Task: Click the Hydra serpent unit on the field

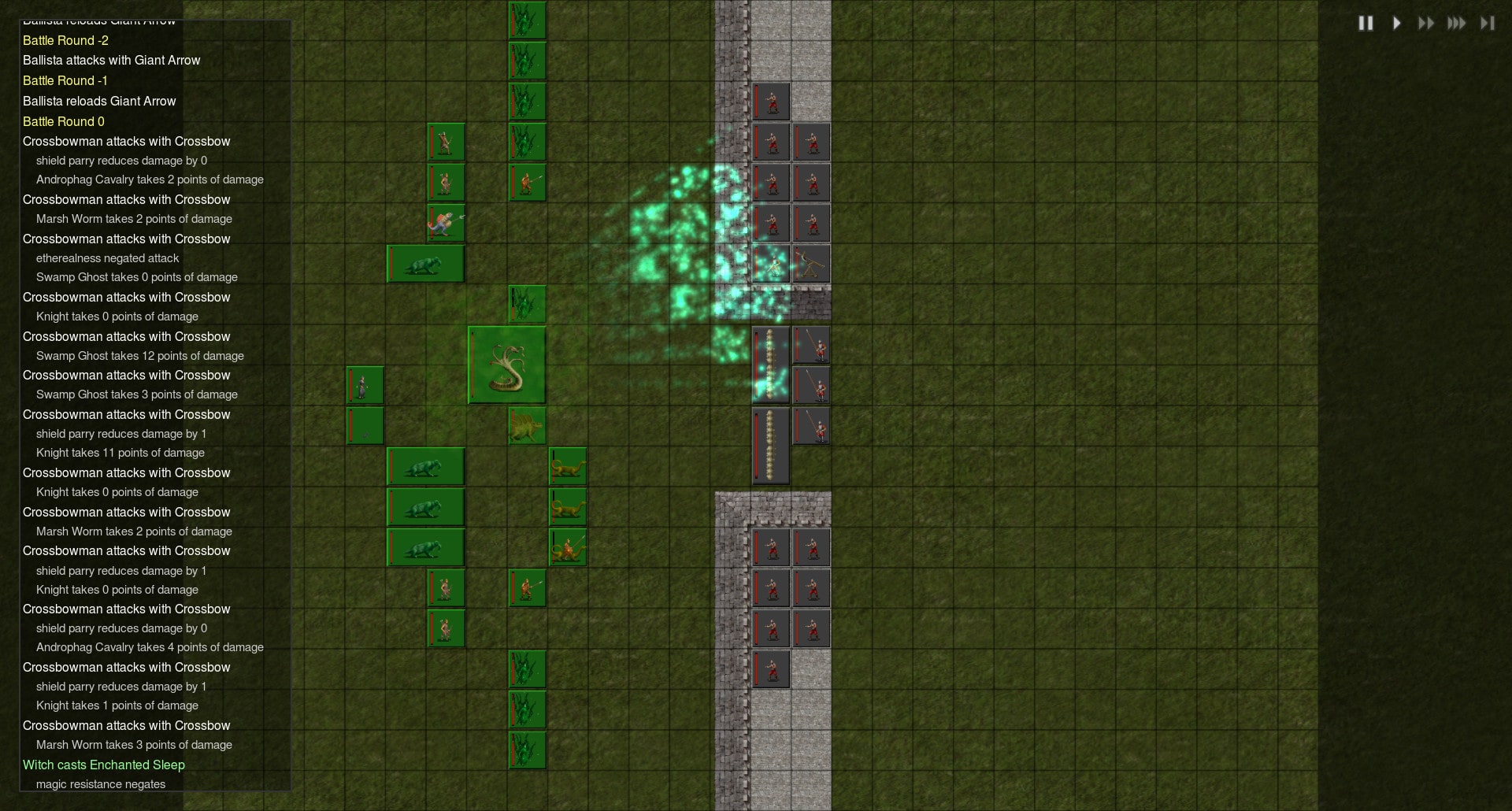Action: (x=506, y=364)
